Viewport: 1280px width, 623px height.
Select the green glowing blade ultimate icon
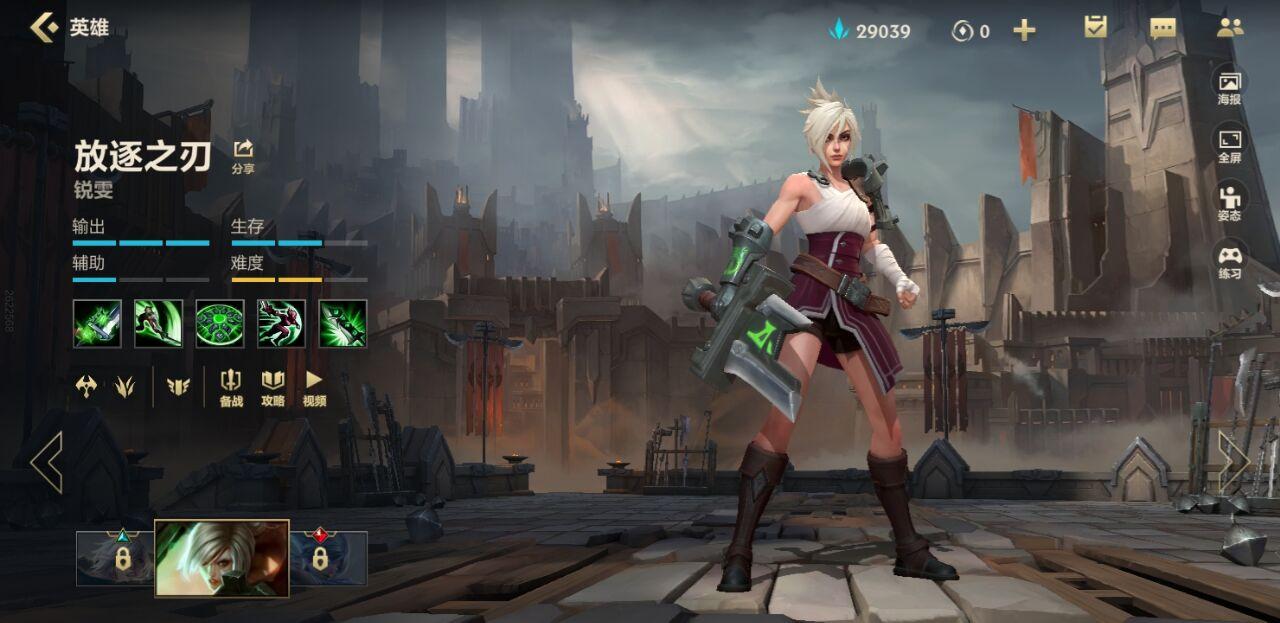(x=343, y=324)
